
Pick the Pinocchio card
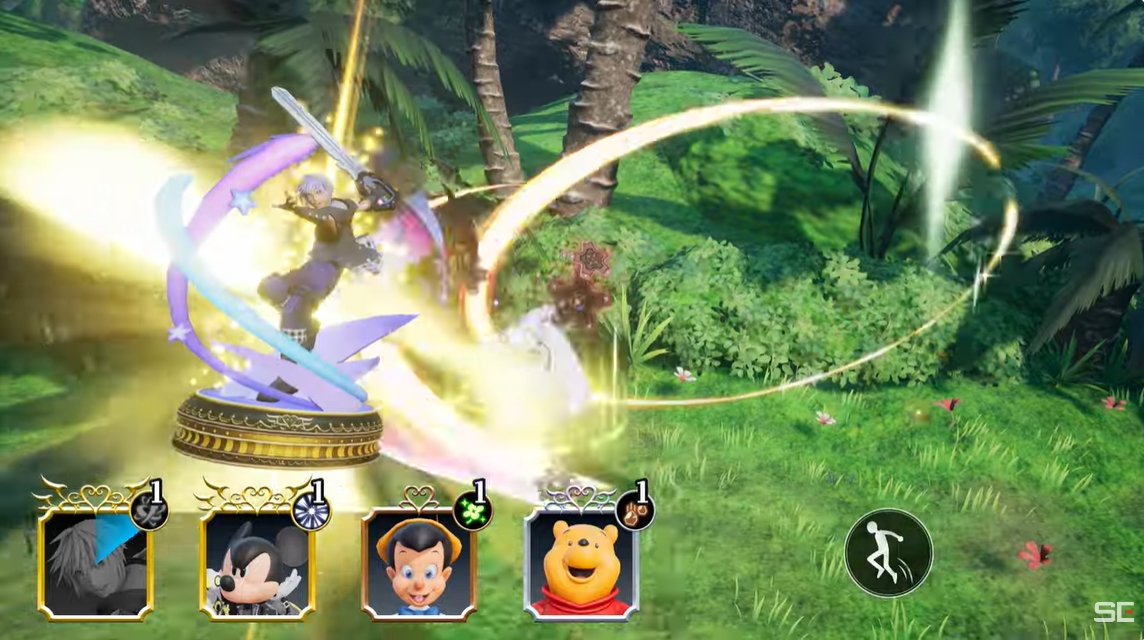tap(419, 563)
